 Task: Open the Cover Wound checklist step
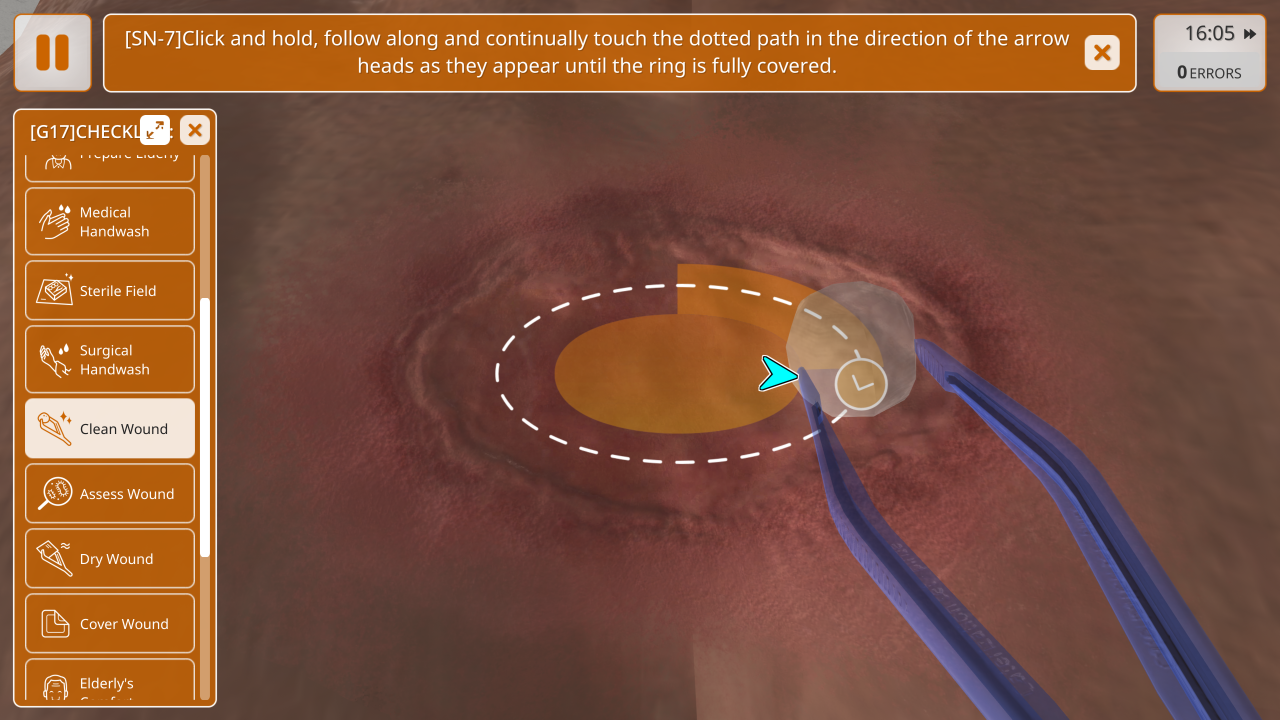pos(110,624)
